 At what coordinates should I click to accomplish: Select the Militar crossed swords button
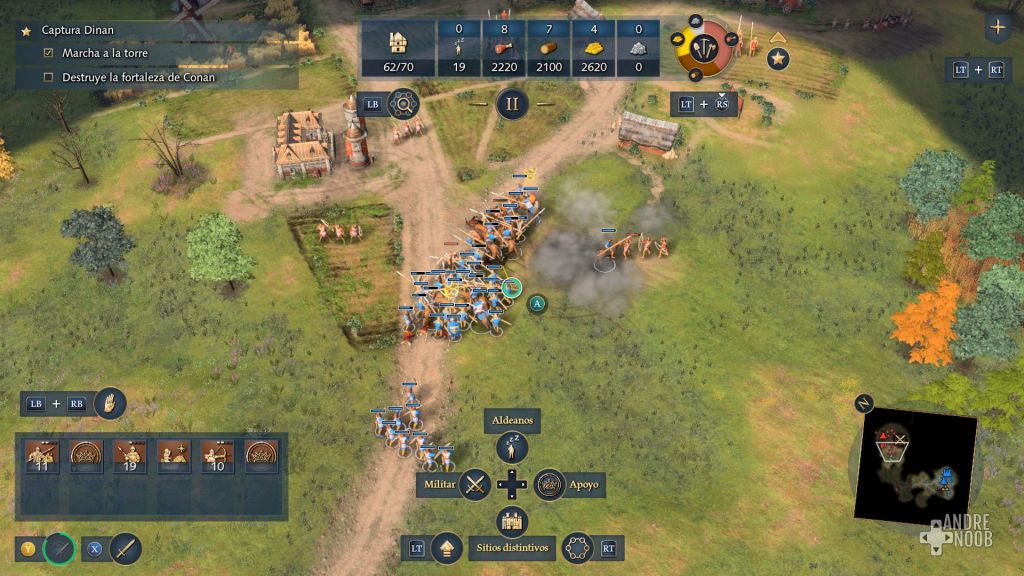tap(475, 485)
